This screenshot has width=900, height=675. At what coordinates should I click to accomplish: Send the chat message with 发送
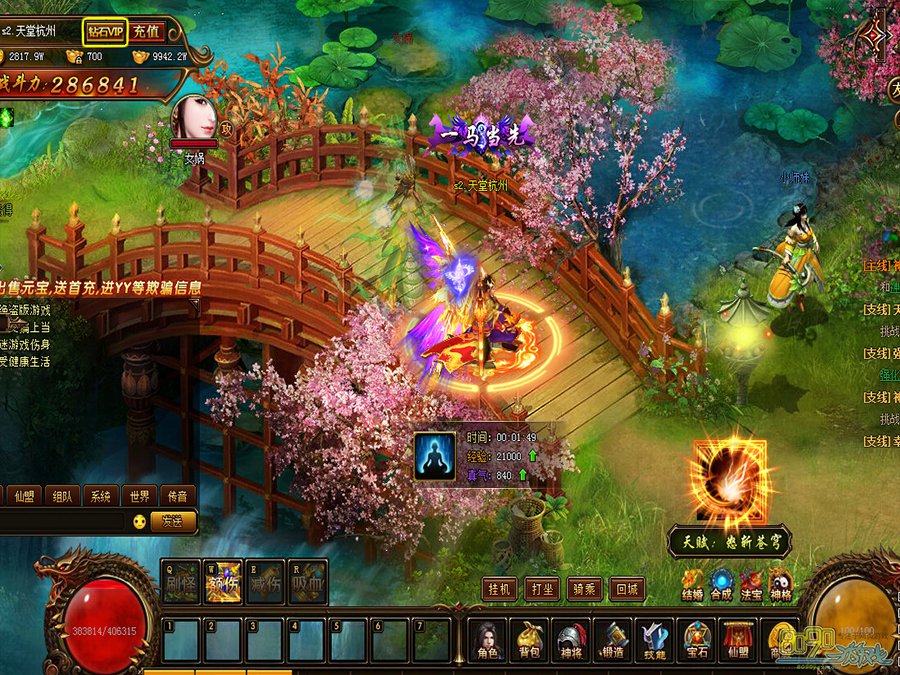172,521
